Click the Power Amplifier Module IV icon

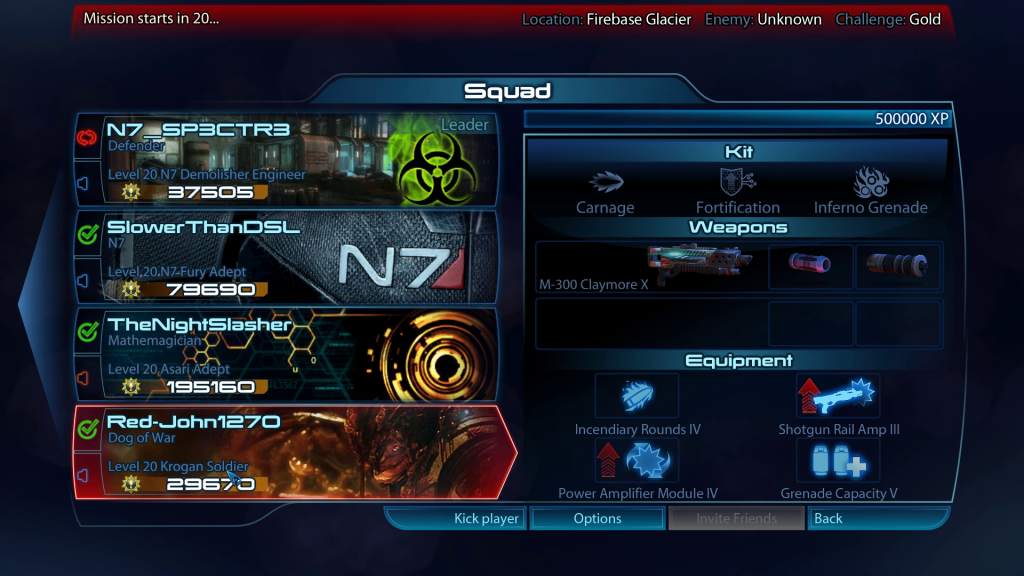click(x=637, y=460)
